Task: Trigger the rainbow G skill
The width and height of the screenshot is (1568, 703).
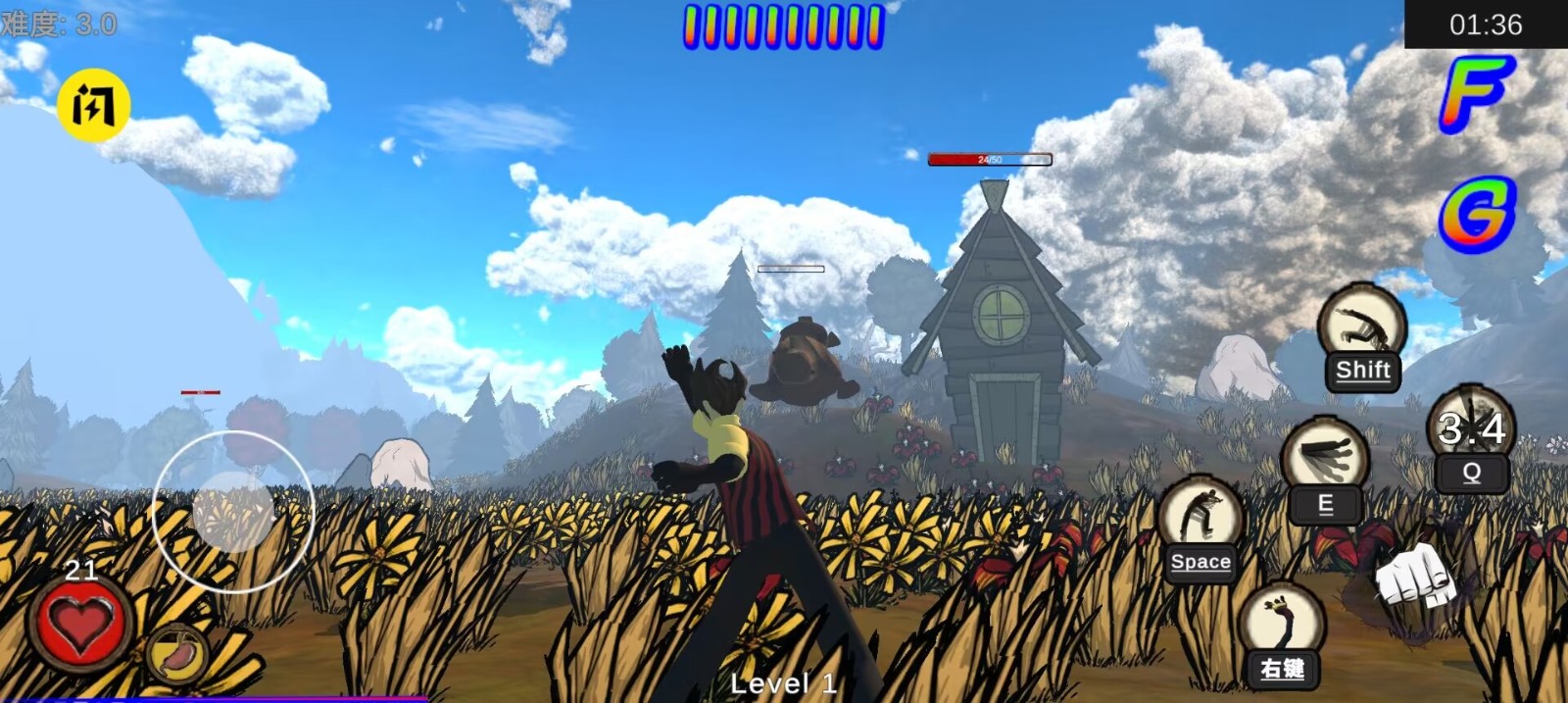Action: (x=1478, y=214)
